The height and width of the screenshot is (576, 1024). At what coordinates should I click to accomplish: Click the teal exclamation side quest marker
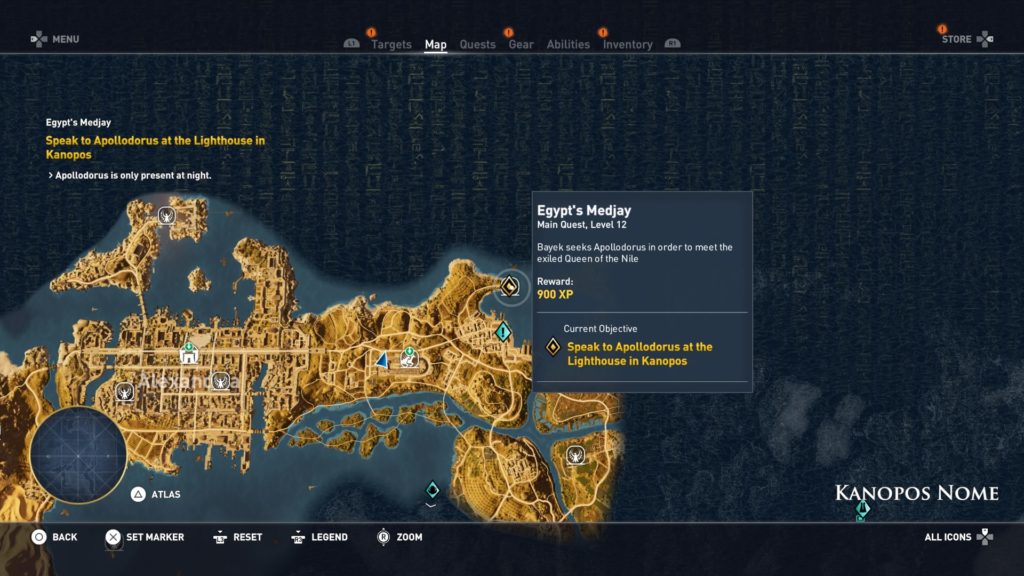(x=502, y=331)
